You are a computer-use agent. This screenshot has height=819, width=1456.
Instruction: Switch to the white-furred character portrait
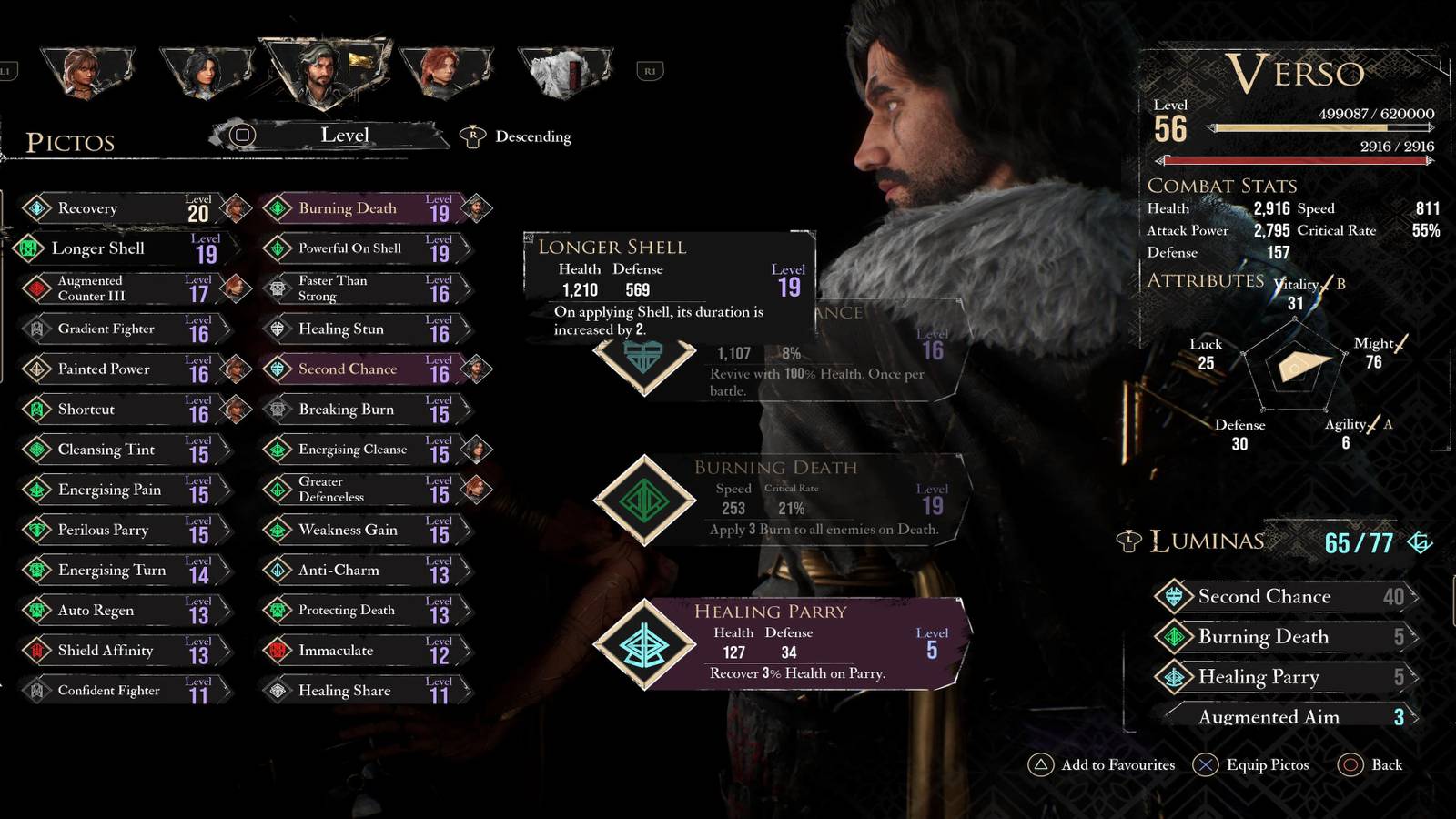564,71
